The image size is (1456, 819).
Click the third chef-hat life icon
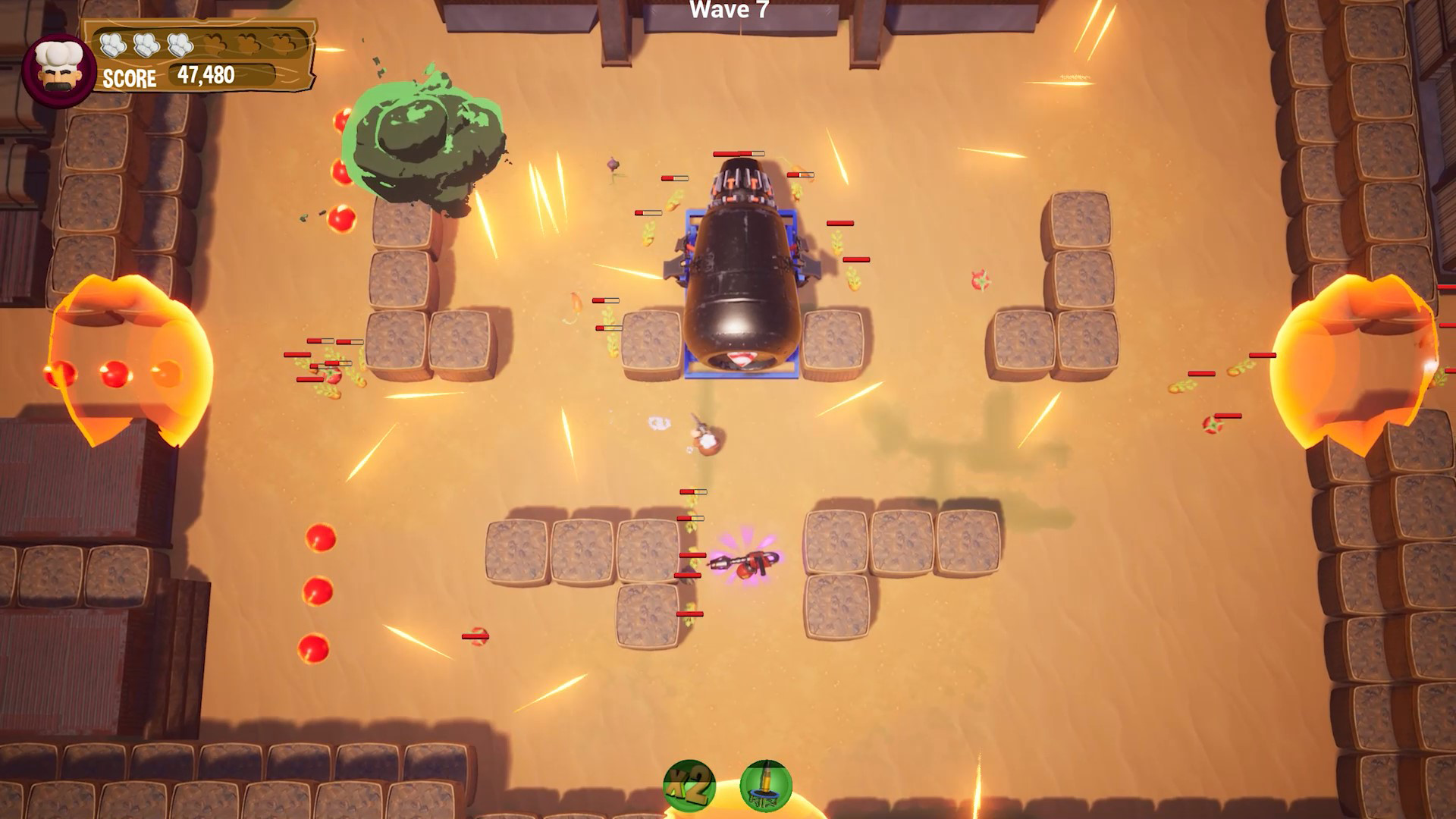pos(180,43)
